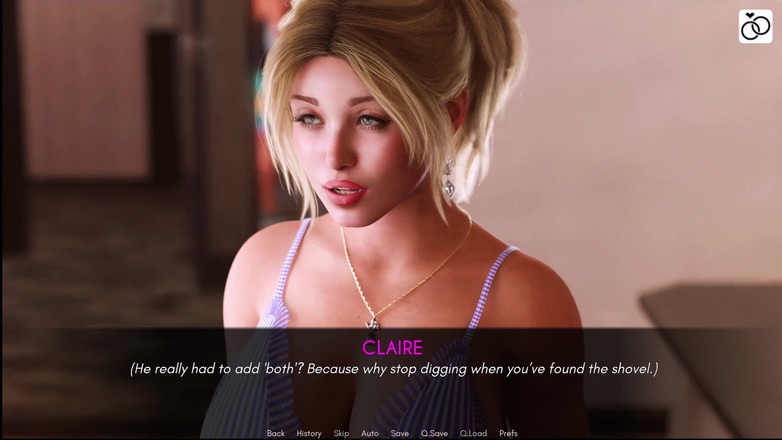This screenshot has height=440, width=782.
Task: Activate Skip mode in quick menu
Action: click(341, 433)
